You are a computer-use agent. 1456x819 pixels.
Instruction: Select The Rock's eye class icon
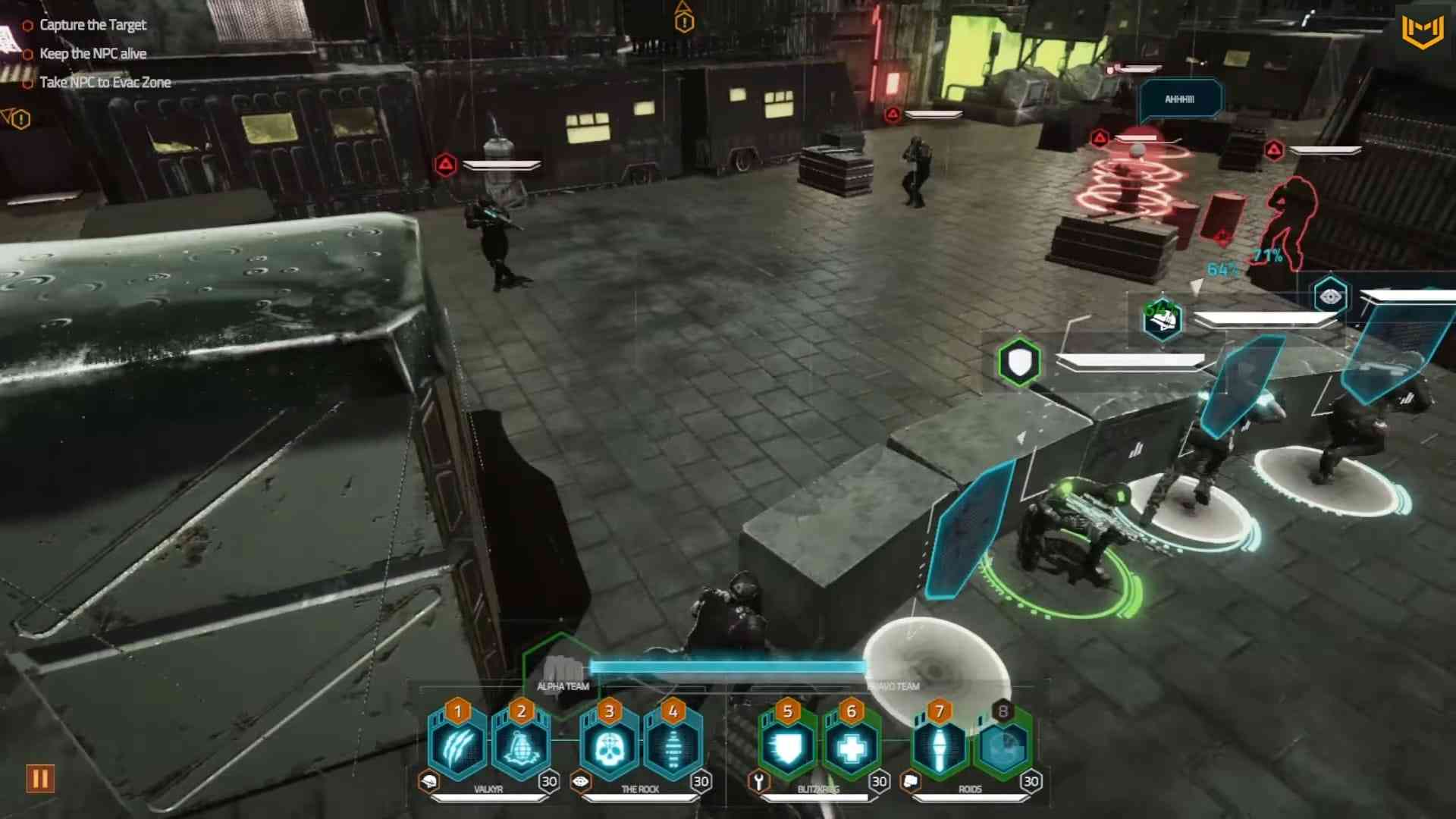pyautogui.click(x=581, y=782)
